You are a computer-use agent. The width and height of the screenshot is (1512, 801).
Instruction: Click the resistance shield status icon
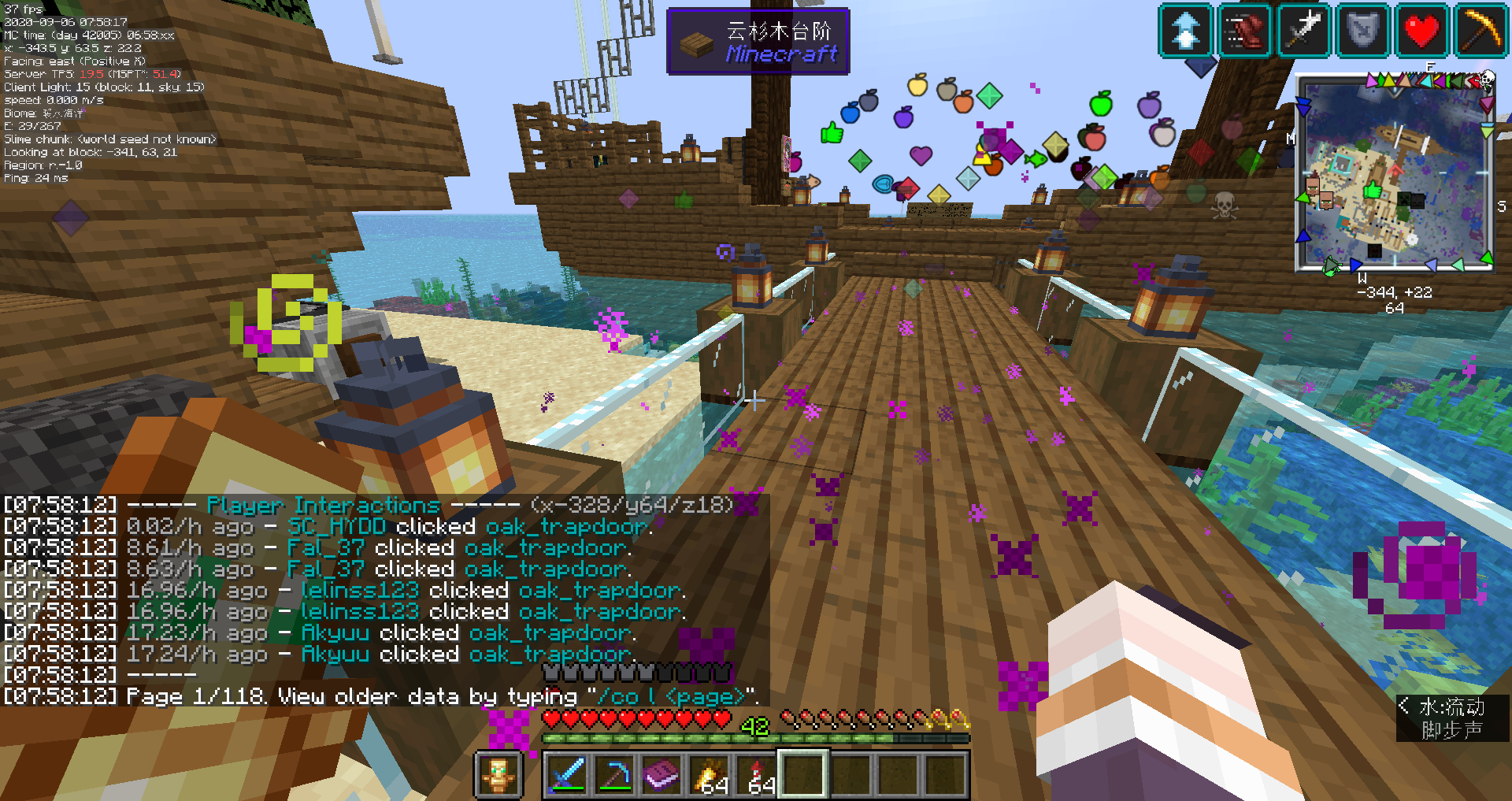tap(1362, 32)
